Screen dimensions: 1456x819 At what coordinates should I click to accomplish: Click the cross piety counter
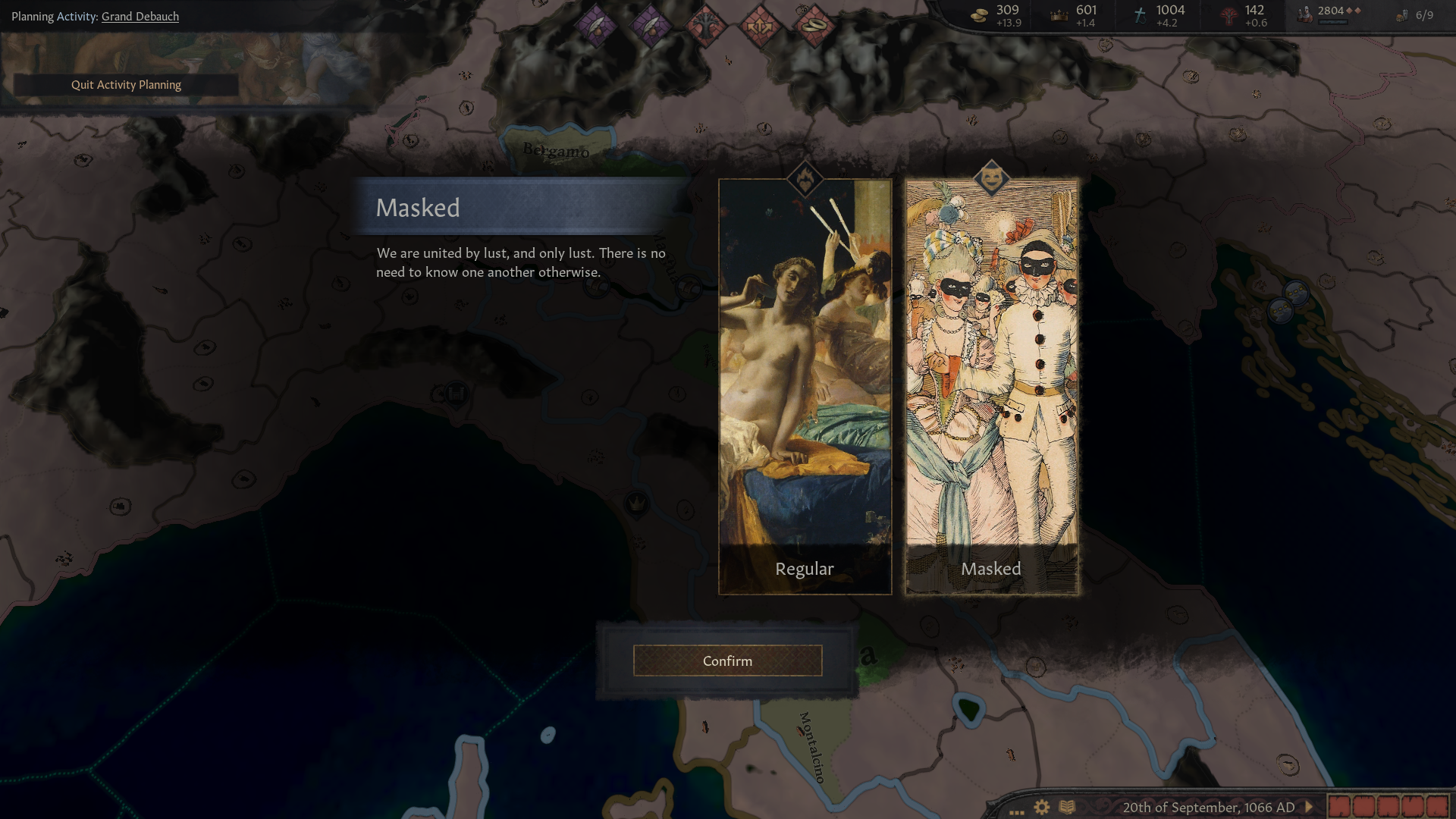coord(1158,15)
